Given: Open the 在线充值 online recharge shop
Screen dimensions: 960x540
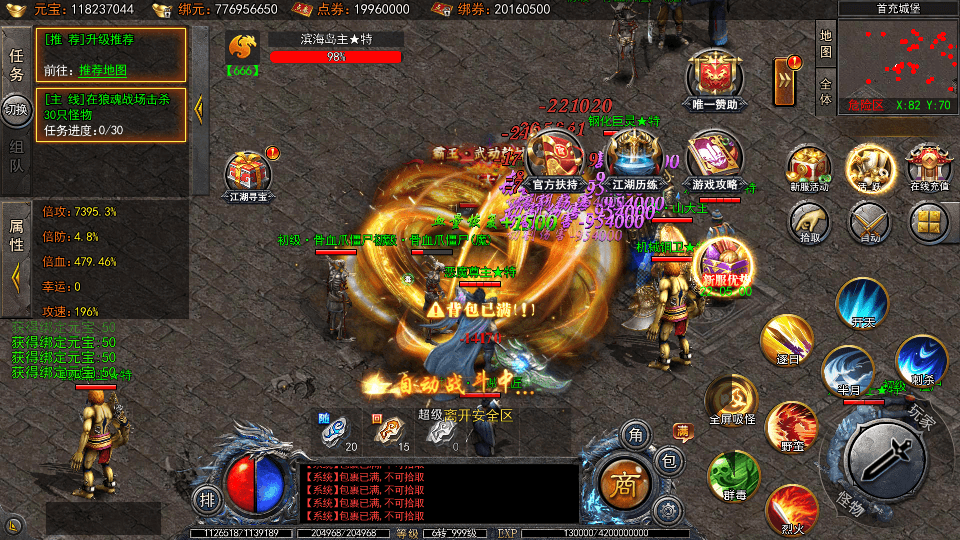Looking at the screenshot, I should coord(927,166).
